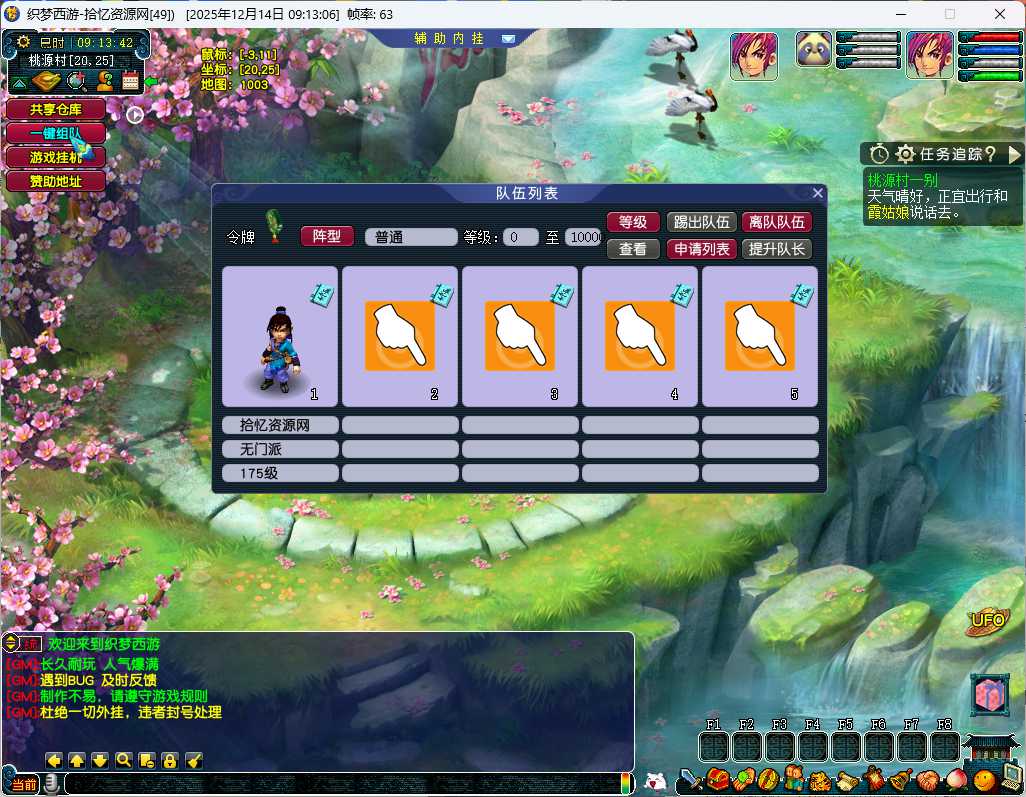Click the 查看 view button
1026x797 pixels.
pos(633,249)
